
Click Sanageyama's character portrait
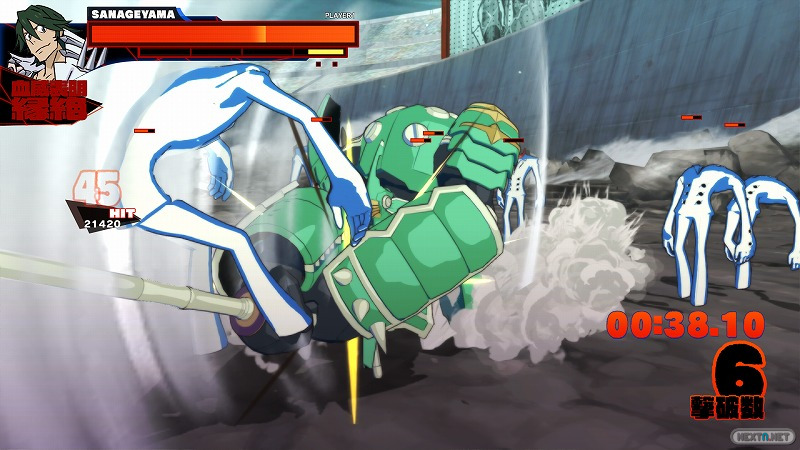[x=40, y=42]
